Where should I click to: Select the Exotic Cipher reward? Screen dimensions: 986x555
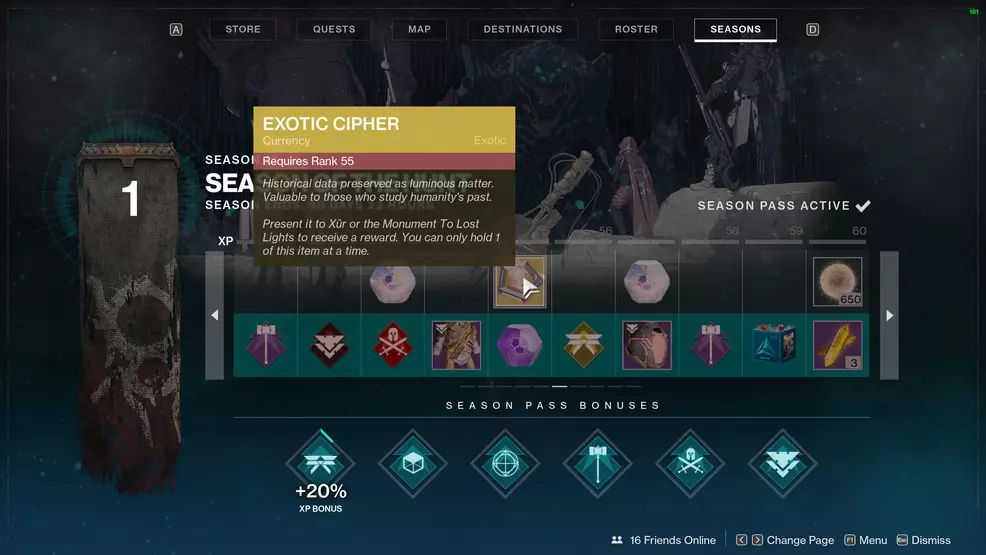tap(520, 282)
